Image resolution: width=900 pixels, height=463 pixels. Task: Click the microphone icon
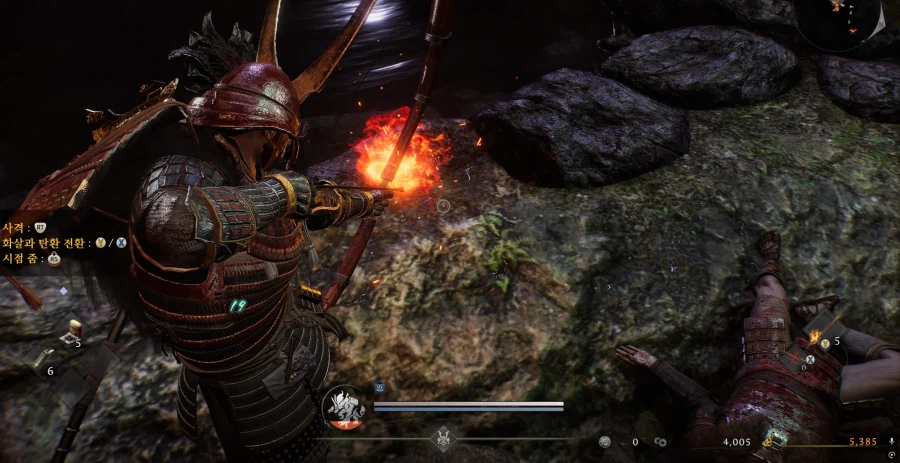pyautogui.click(x=890, y=441)
